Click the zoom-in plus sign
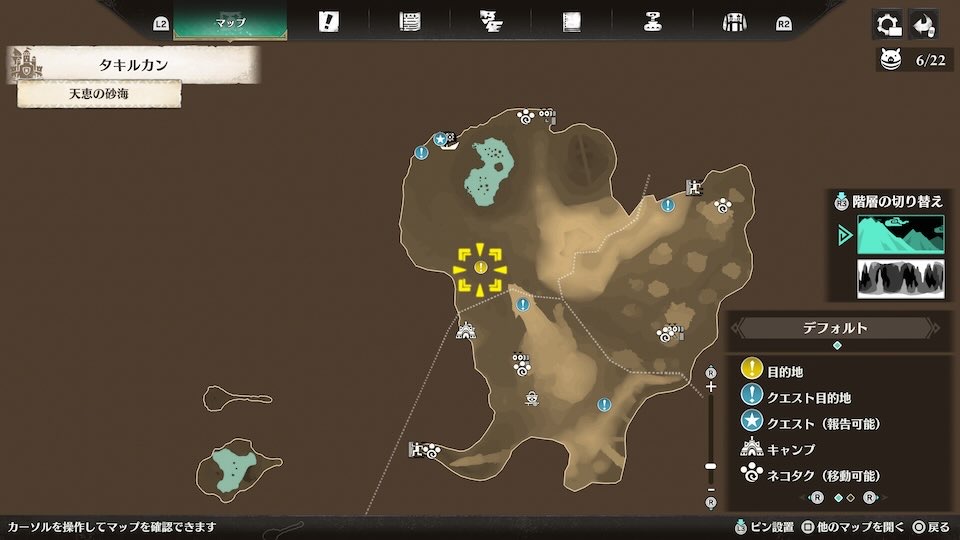Screen dimensions: 960x540 (711, 386)
